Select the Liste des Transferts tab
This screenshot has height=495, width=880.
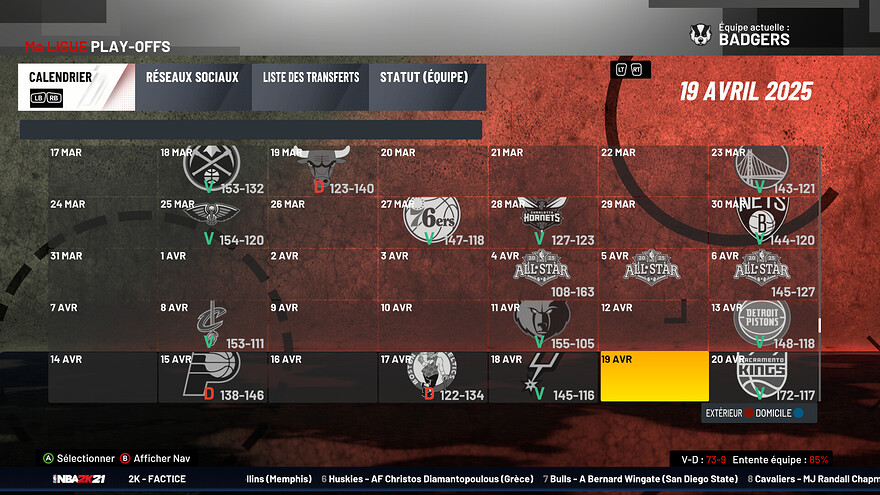click(x=311, y=87)
